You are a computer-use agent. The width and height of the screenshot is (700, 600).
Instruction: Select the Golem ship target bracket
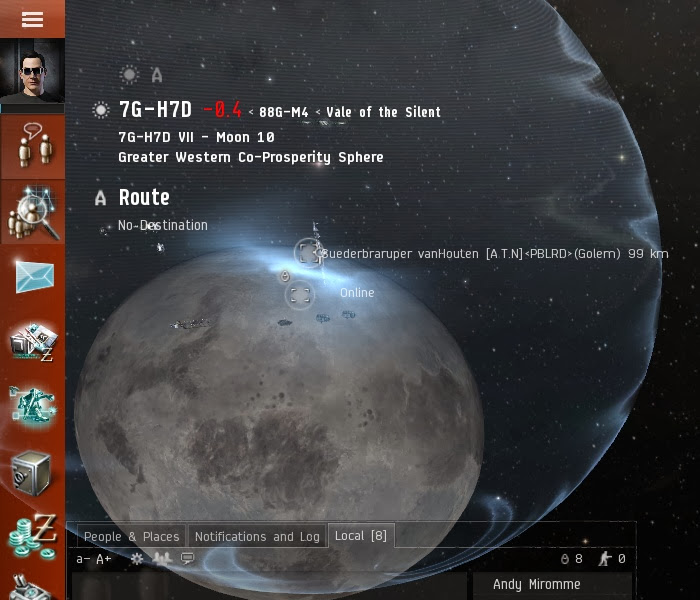(309, 254)
